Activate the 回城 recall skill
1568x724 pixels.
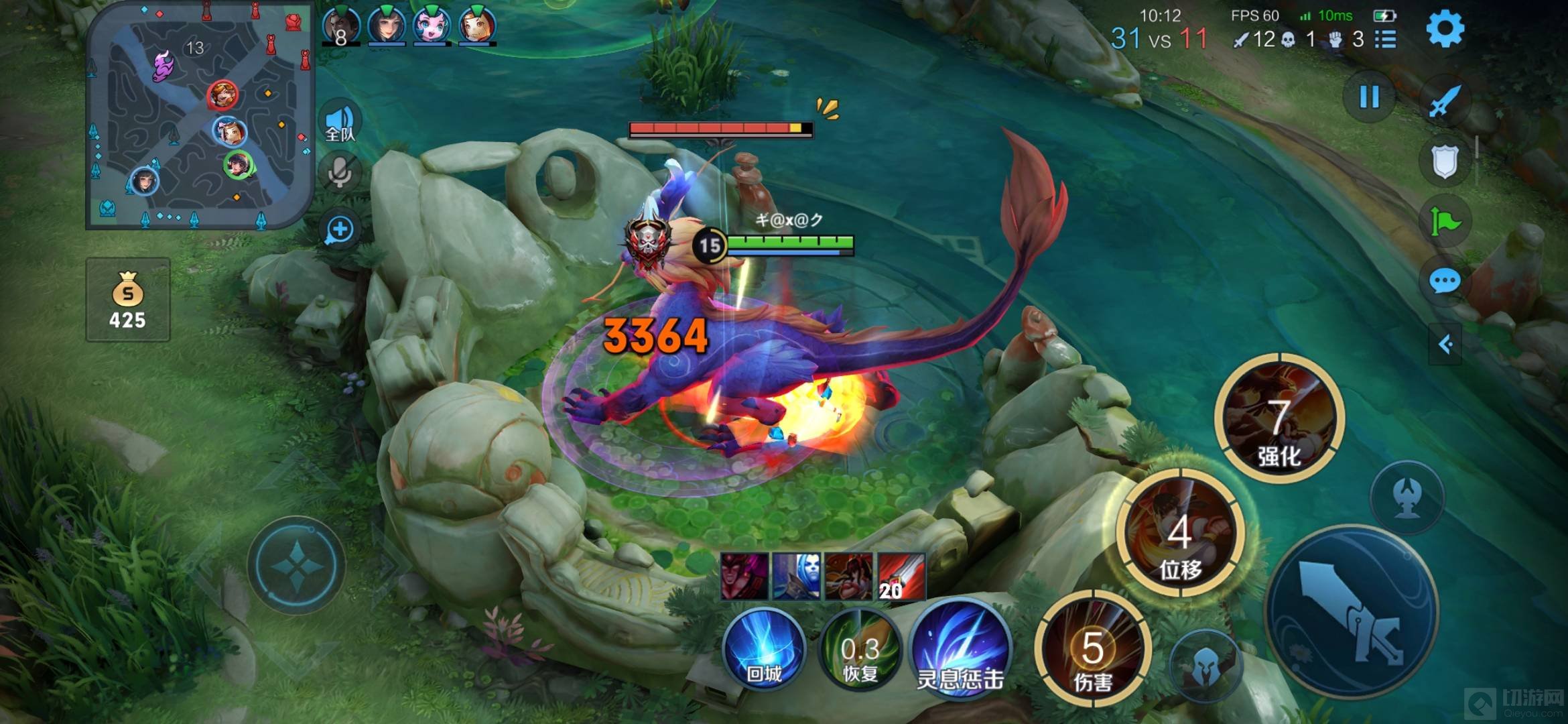click(x=764, y=649)
